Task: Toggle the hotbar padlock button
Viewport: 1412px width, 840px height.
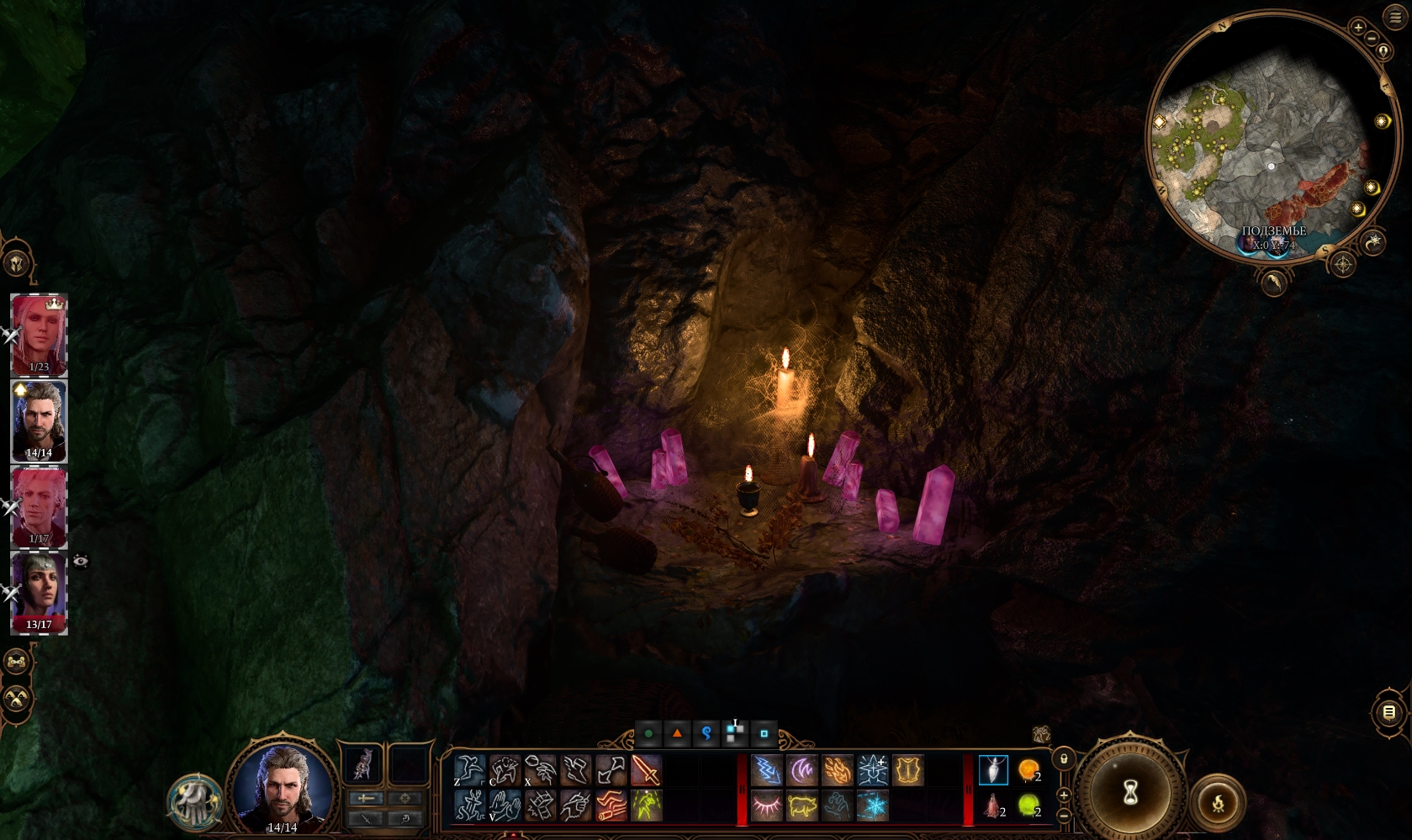Action: [1064, 758]
